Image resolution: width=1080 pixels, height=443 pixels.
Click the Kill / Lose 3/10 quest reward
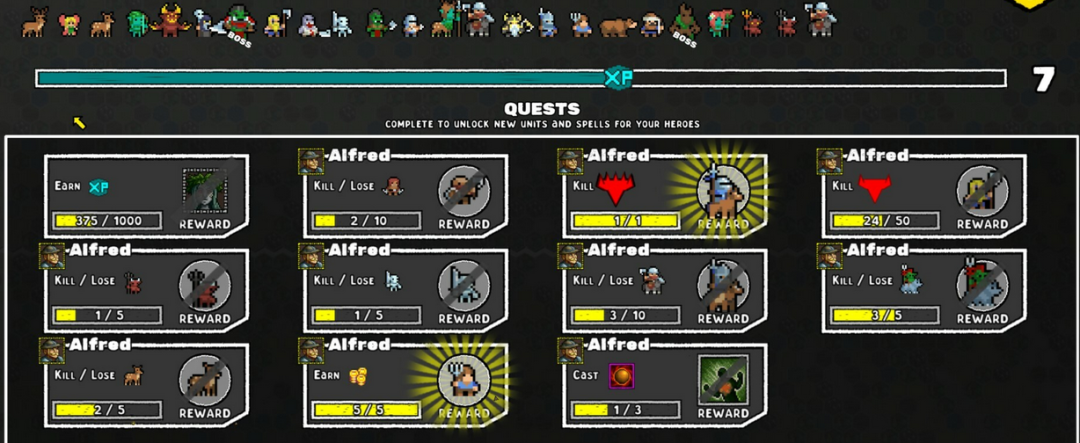click(723, 285)
